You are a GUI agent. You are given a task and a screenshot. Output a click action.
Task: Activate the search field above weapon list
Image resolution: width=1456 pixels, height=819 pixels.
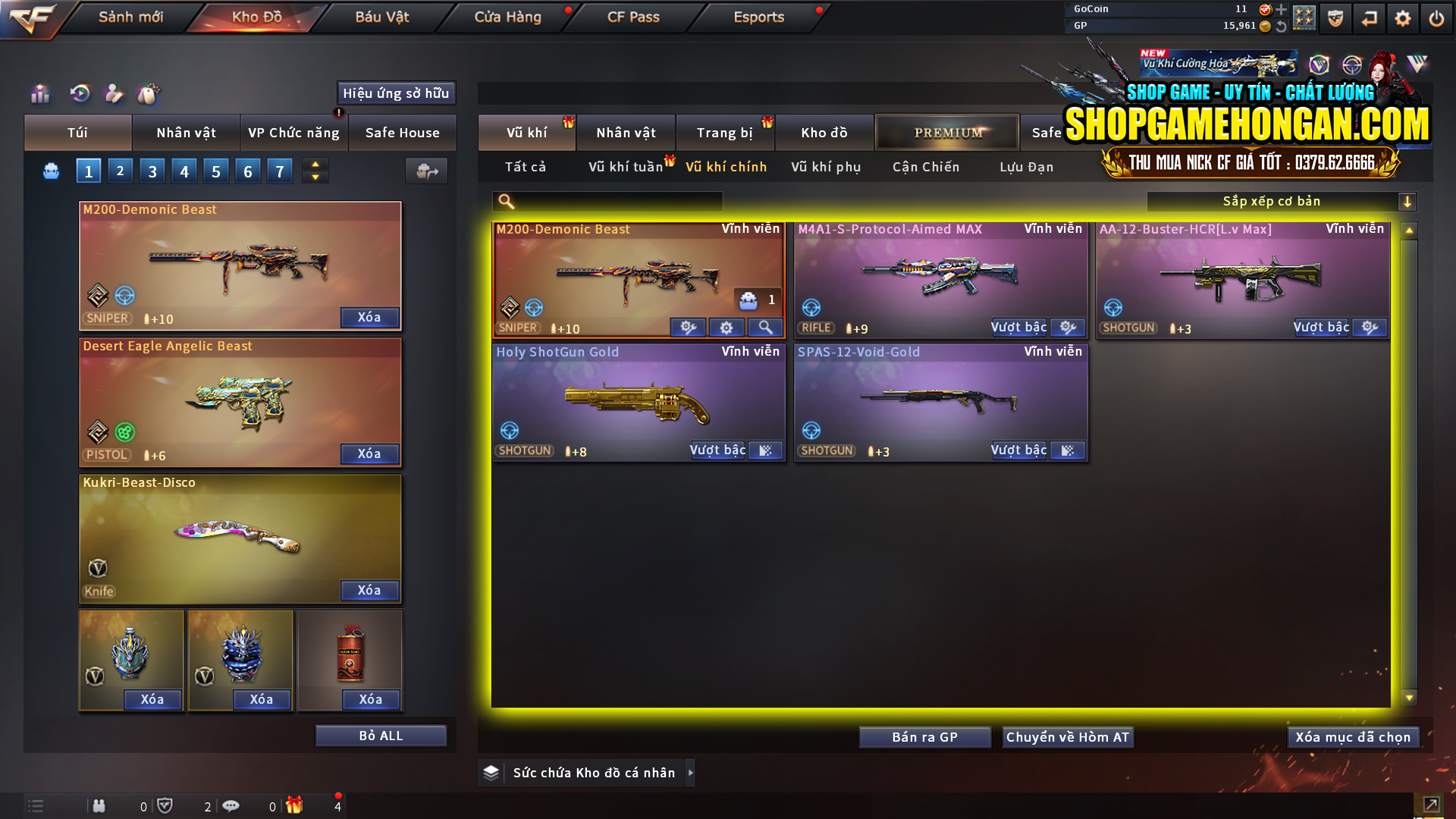click(607, 201)
